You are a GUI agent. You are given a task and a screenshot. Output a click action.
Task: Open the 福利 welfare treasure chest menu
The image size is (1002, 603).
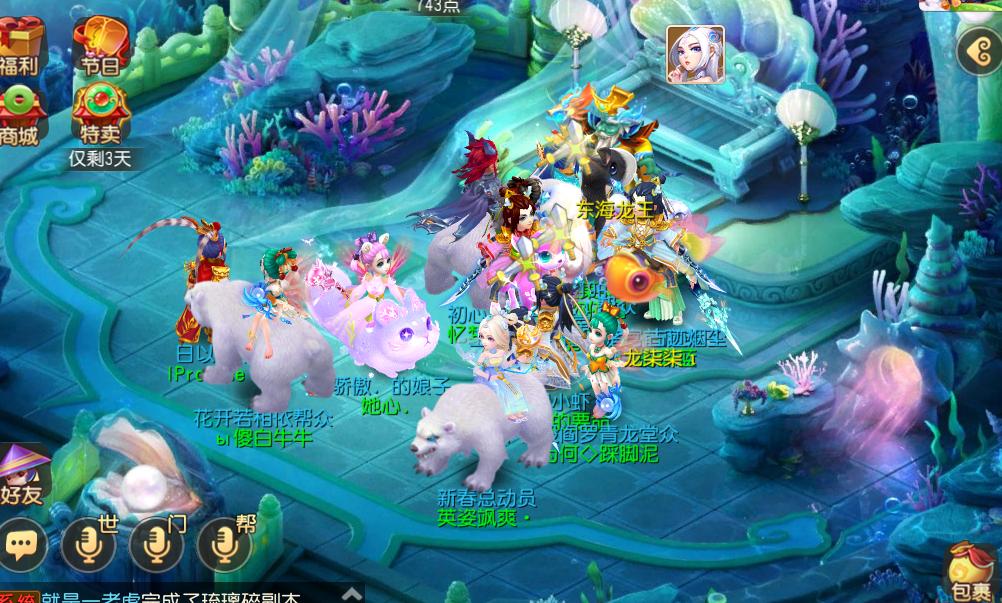[x=21, y=46]
